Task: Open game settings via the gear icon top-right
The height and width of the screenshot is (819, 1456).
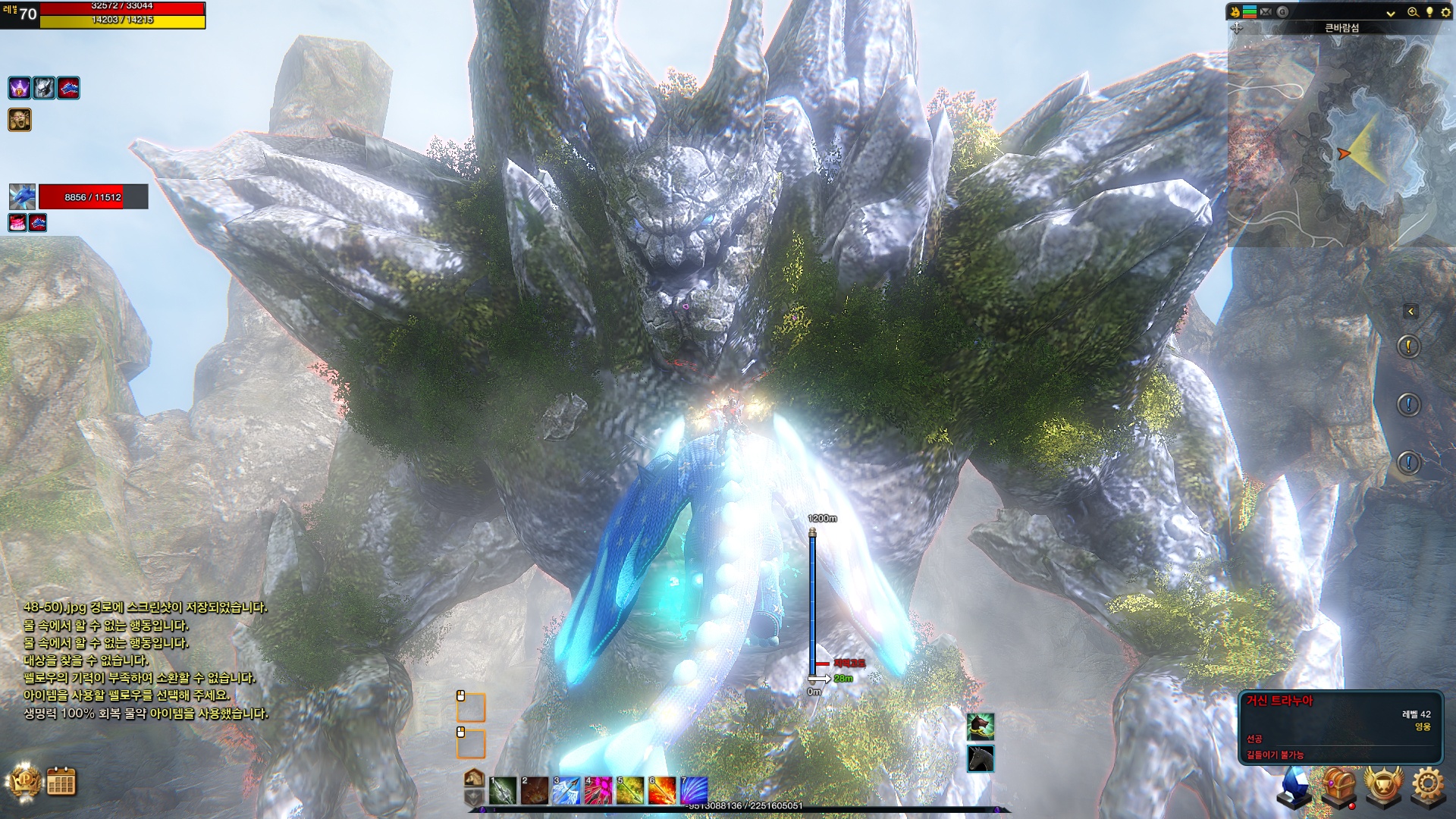Action: (1447, 13)
